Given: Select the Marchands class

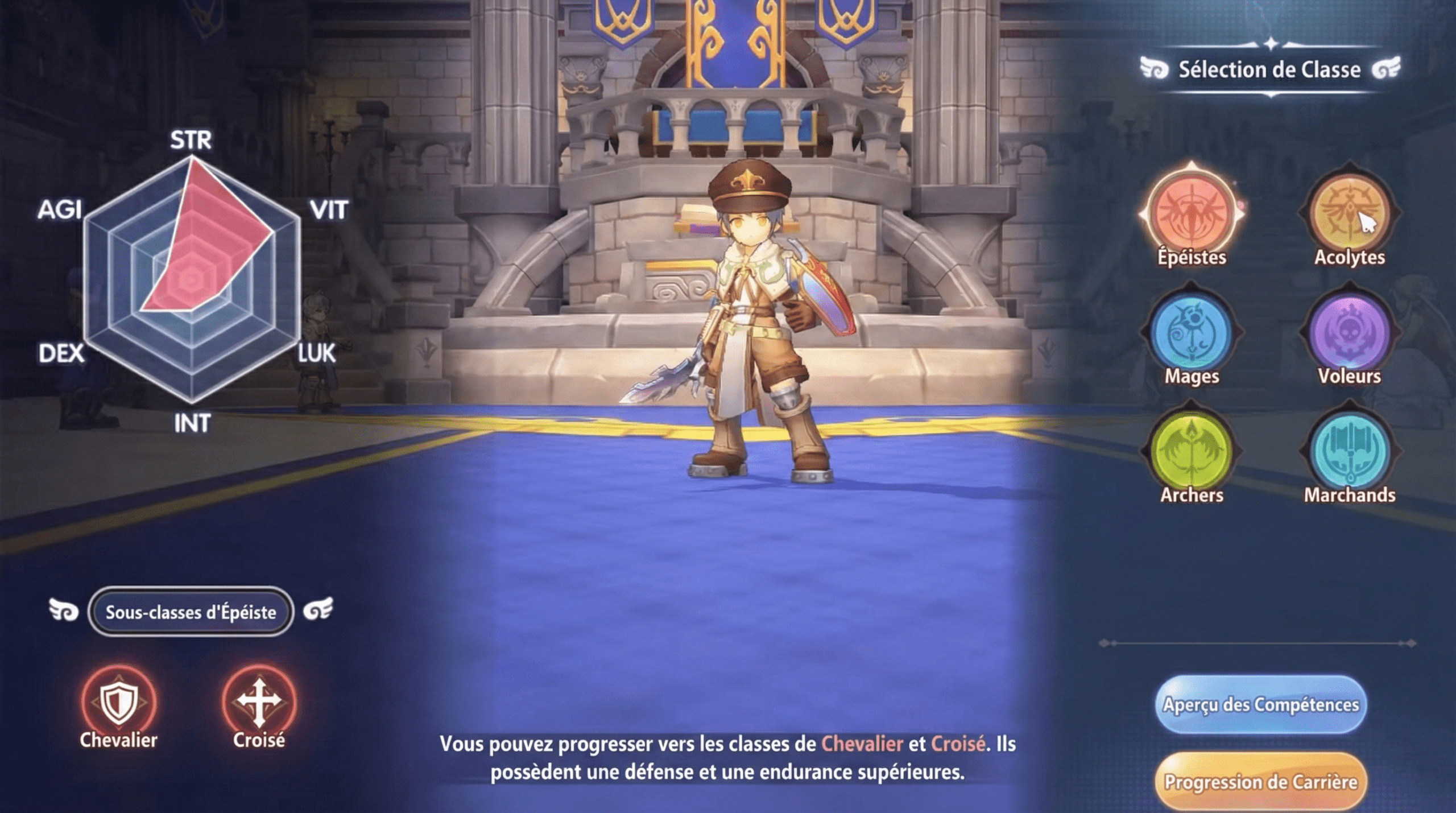Looking at the screenshot, I should click(x=1349, y=452).
